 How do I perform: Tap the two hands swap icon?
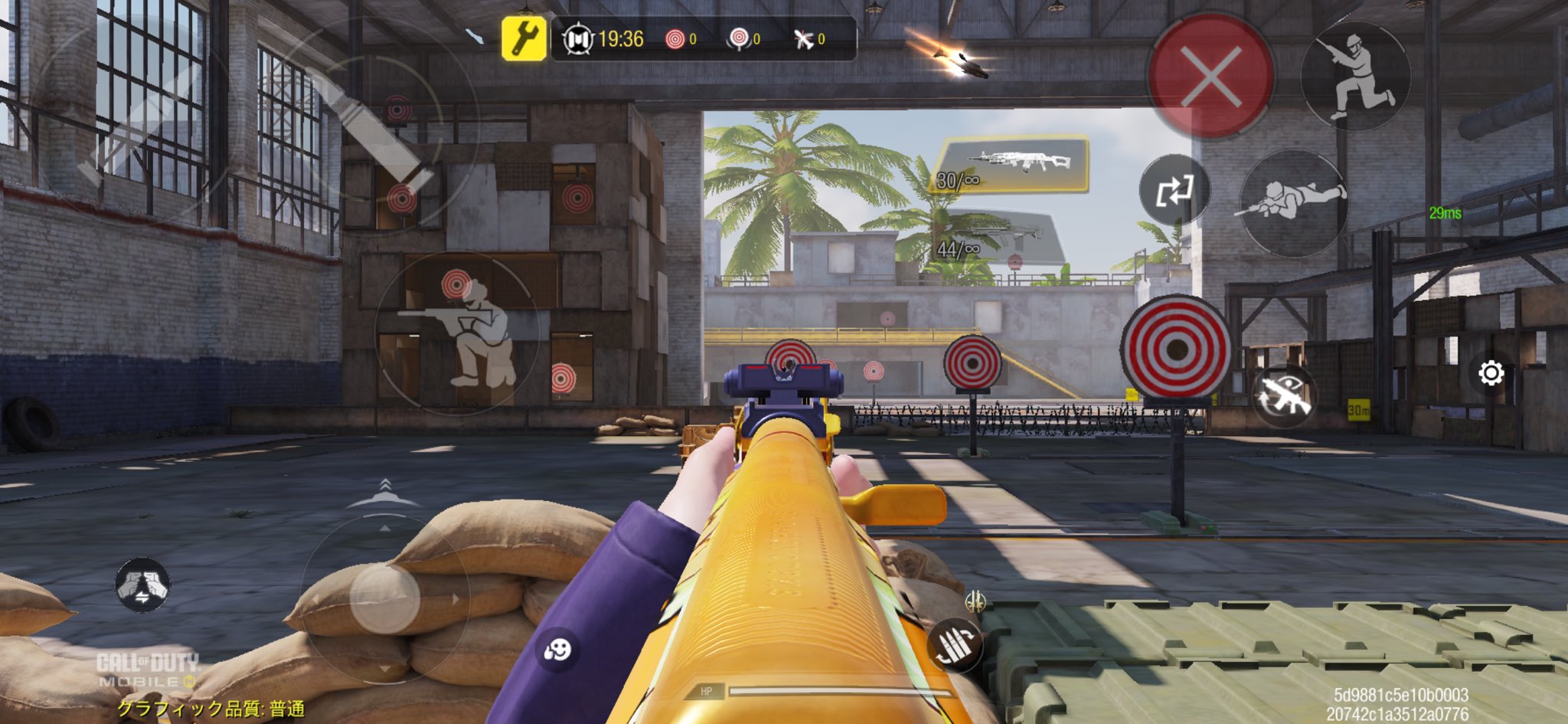142,585
